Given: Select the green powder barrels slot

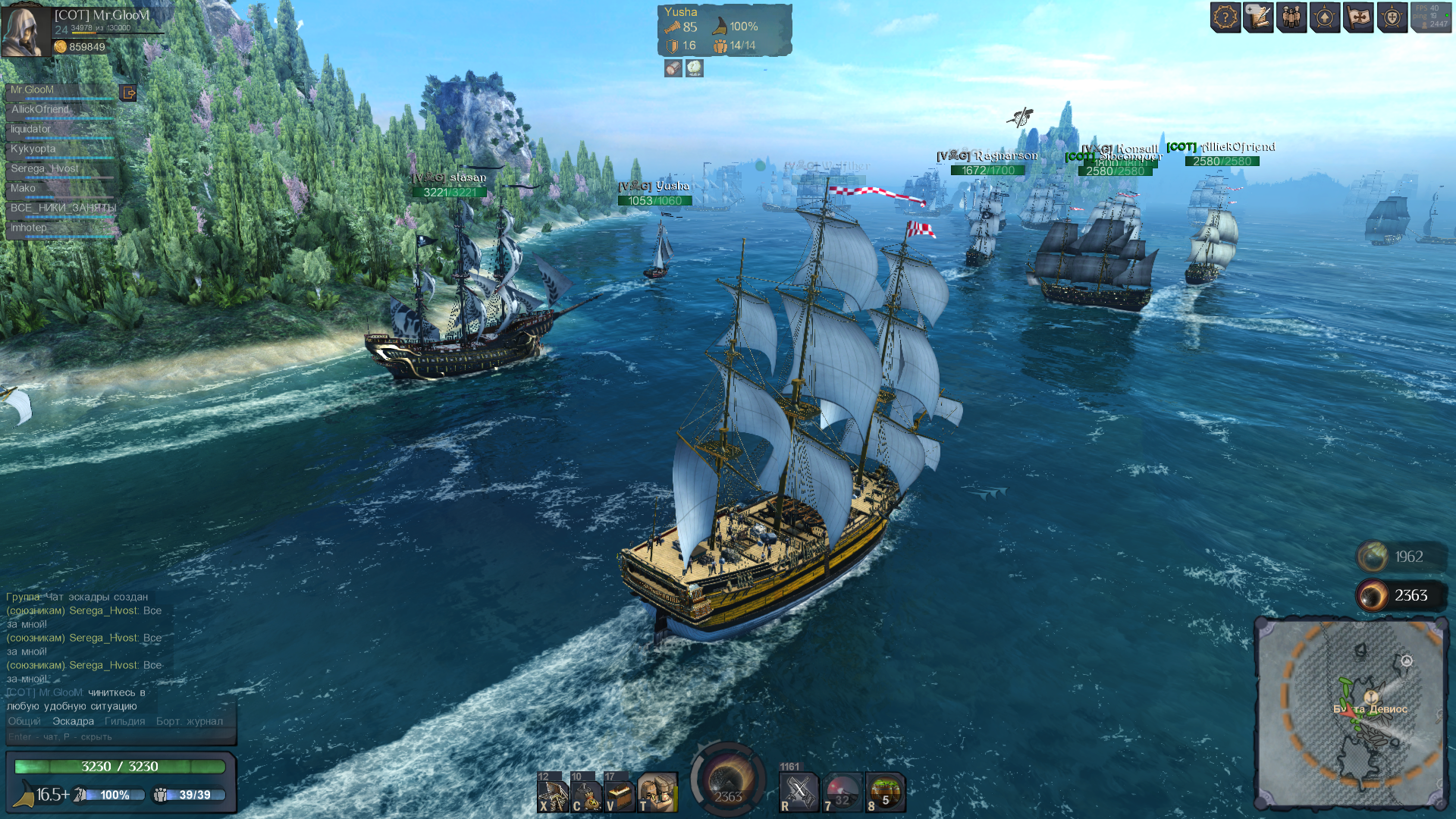Looking at the screenshot, I should (885, 792).
